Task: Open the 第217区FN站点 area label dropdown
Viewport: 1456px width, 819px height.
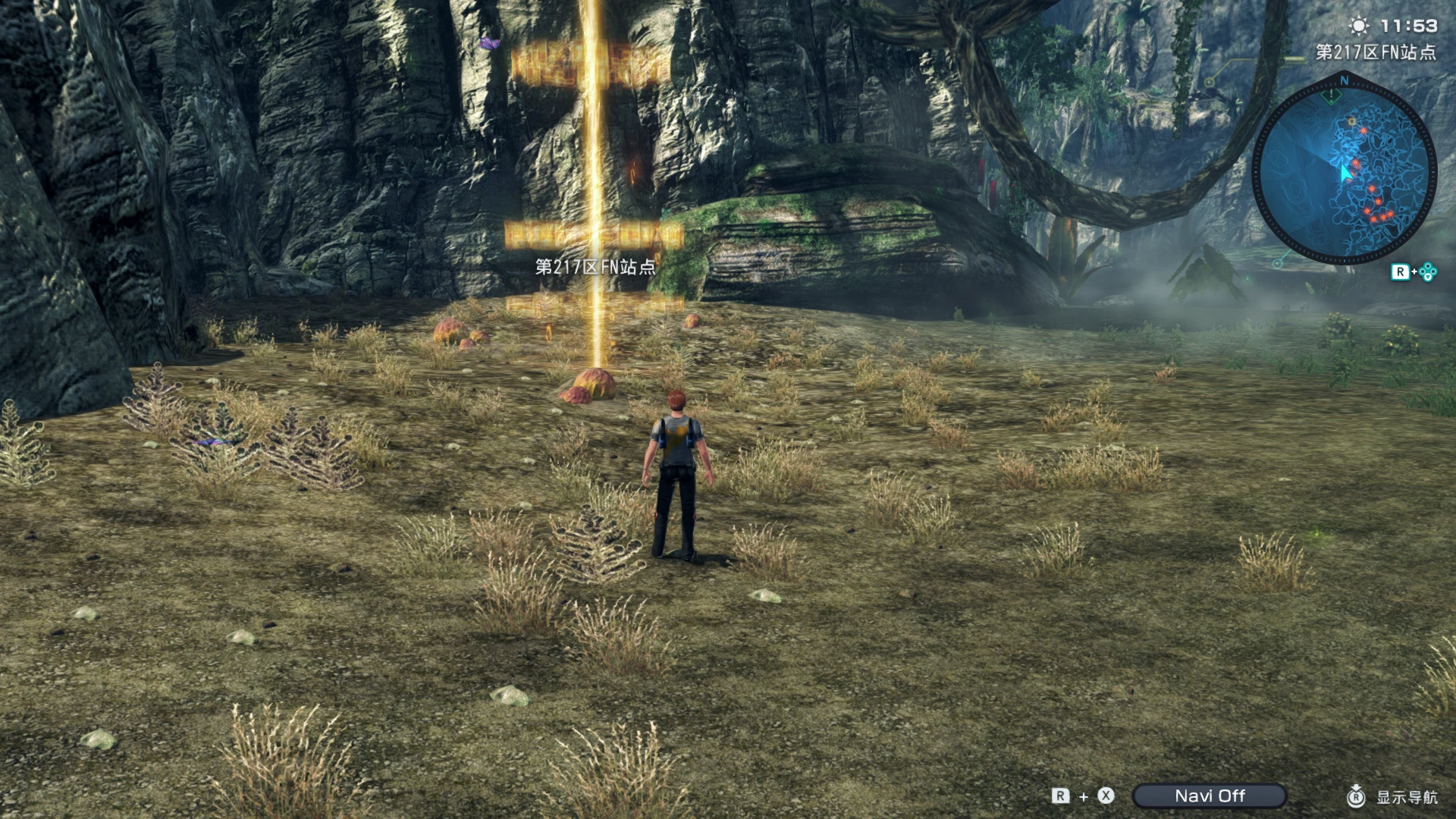Action: 1376,52
